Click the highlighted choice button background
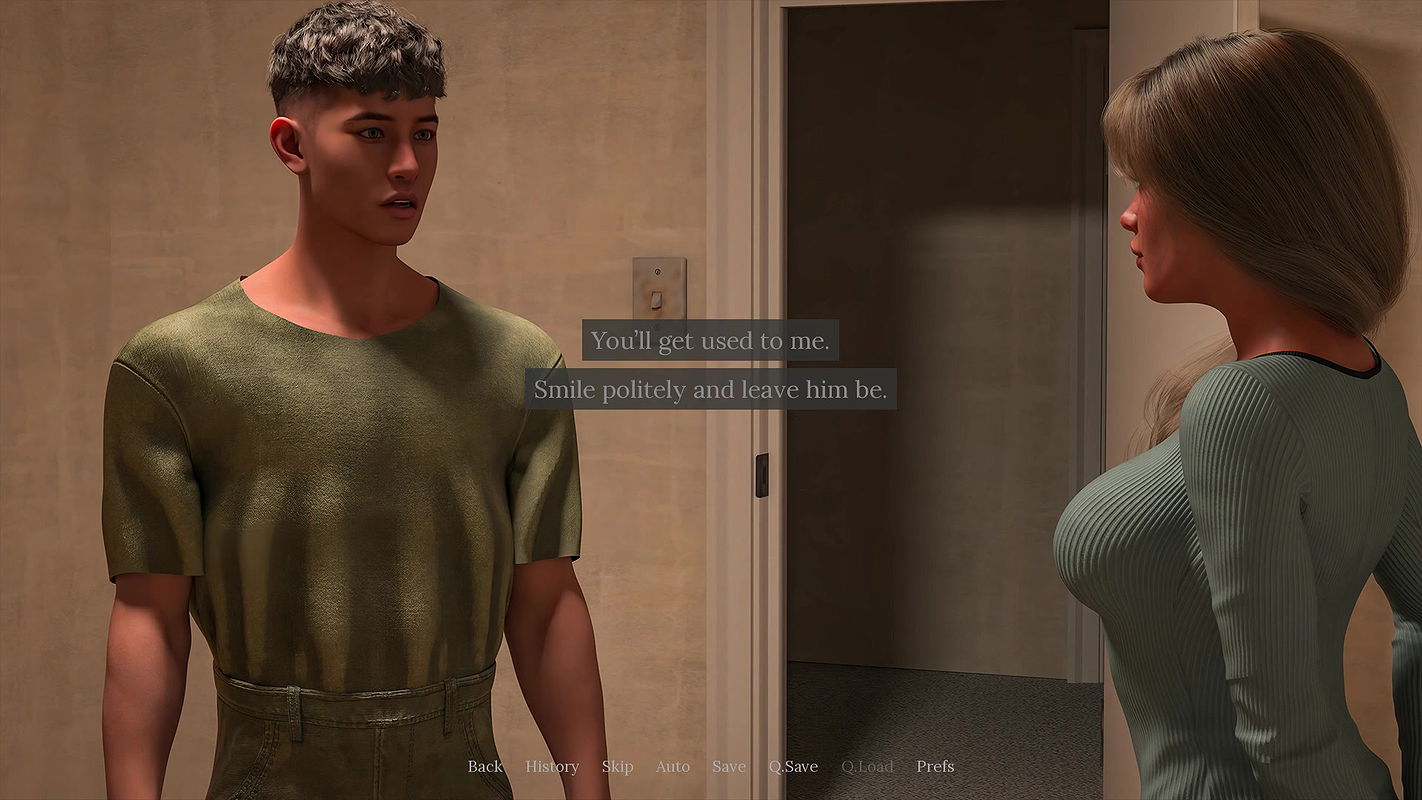The width and height of the screenshot is (1422, 800). click(711, 340)
